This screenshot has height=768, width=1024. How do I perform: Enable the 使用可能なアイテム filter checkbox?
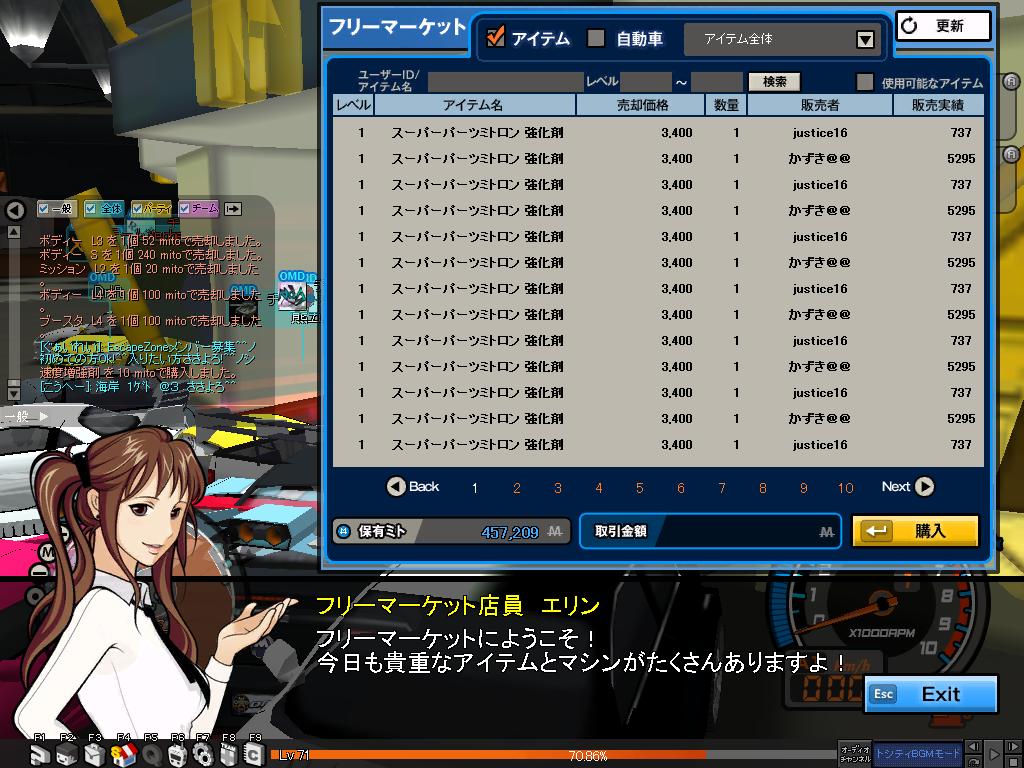[x=865, y=83]
